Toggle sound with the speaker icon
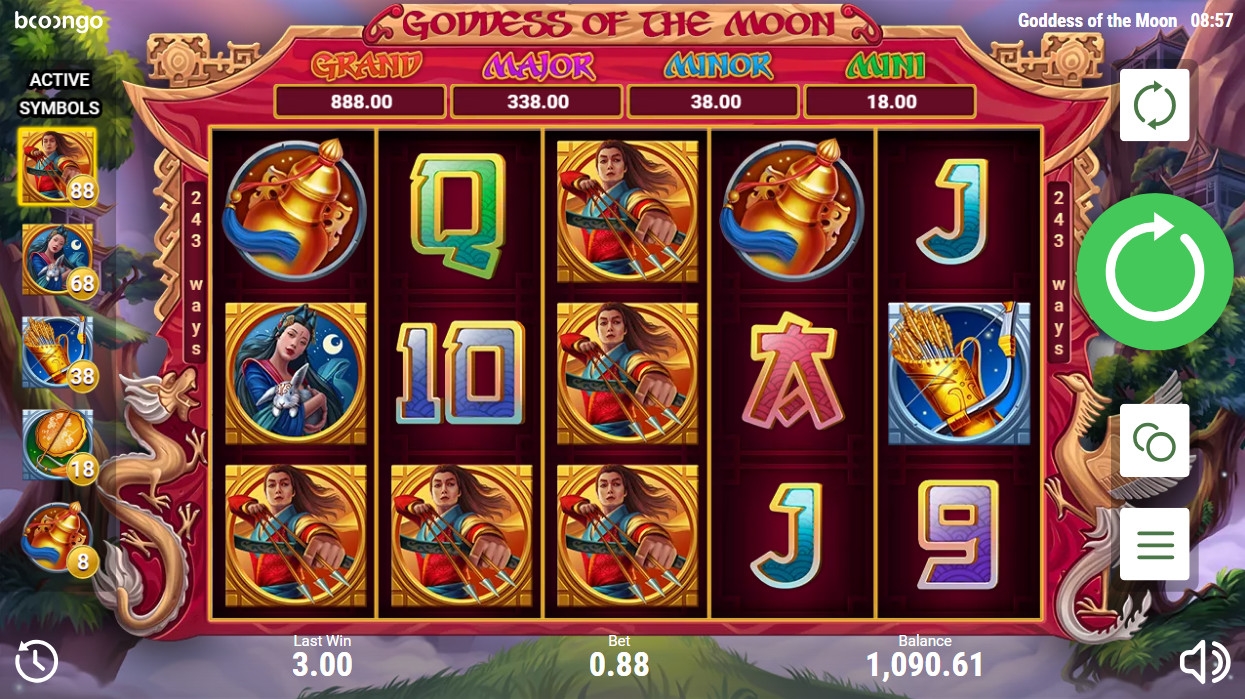Image resolution: width=1245 pixels, height=699 pixels. coord(1203,661)
